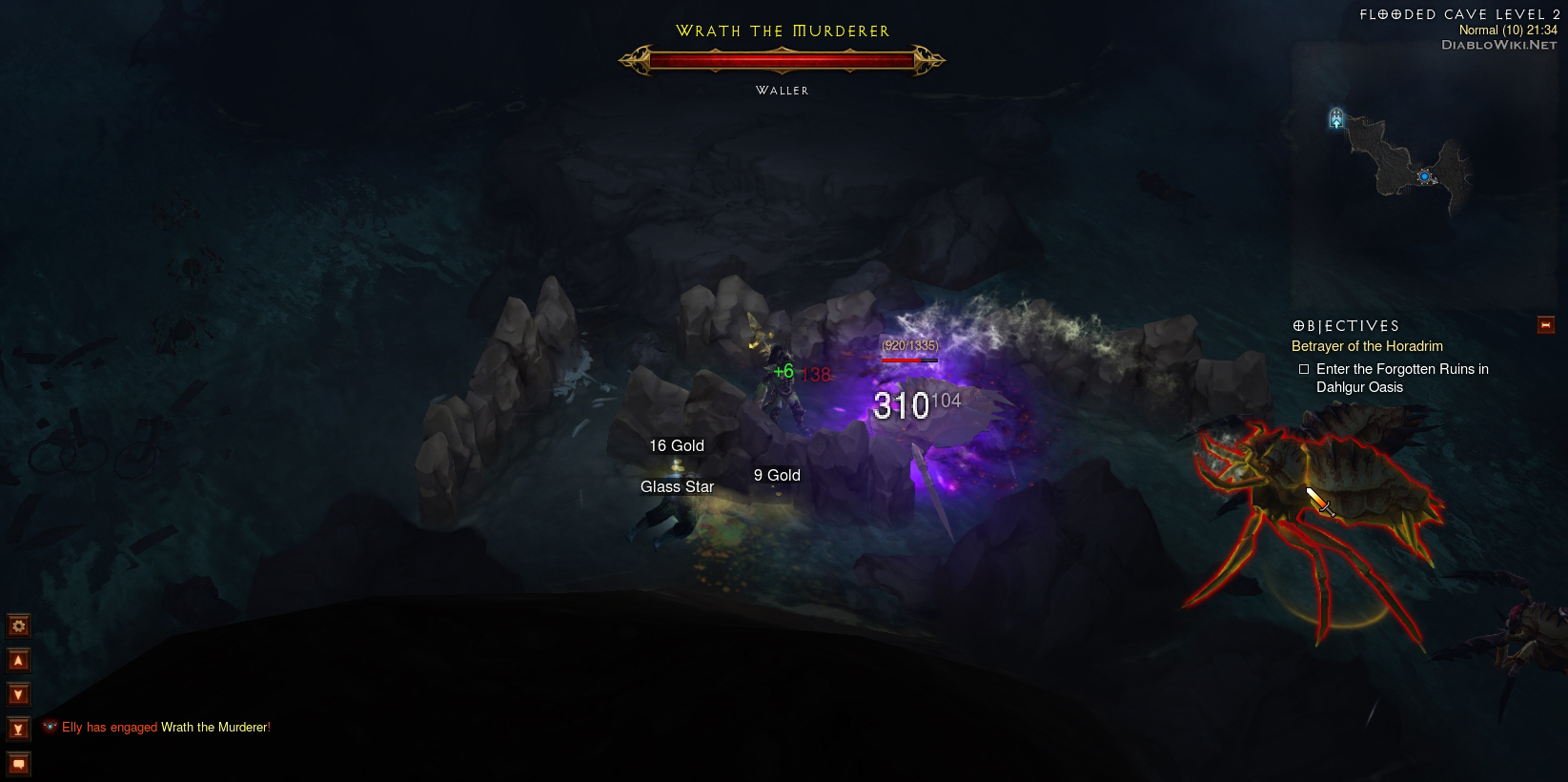Collect the 9 Gold pile
Screen dimensions: 1568x782
click(776, 474)
